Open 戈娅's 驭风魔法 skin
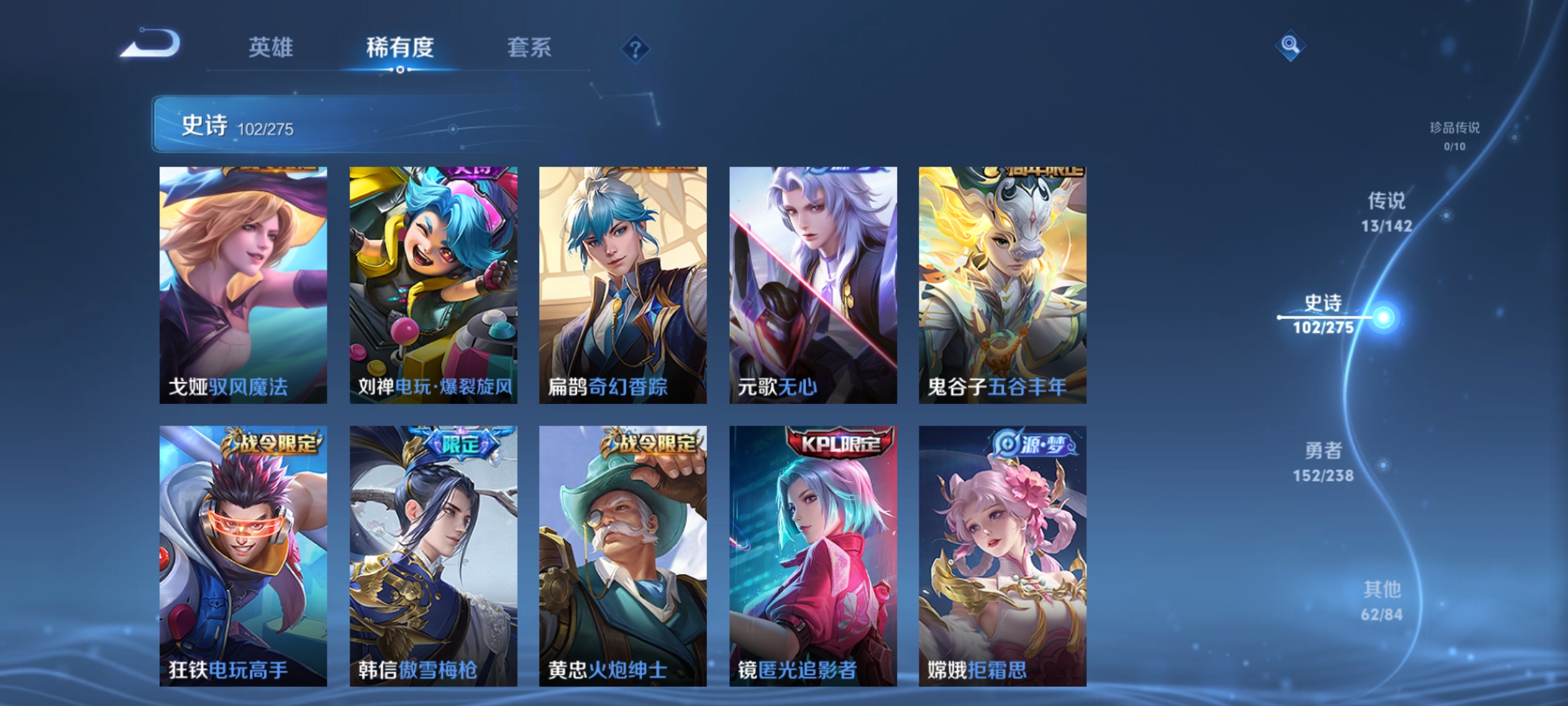This screenshot has width=1568, height=706. 242,281
